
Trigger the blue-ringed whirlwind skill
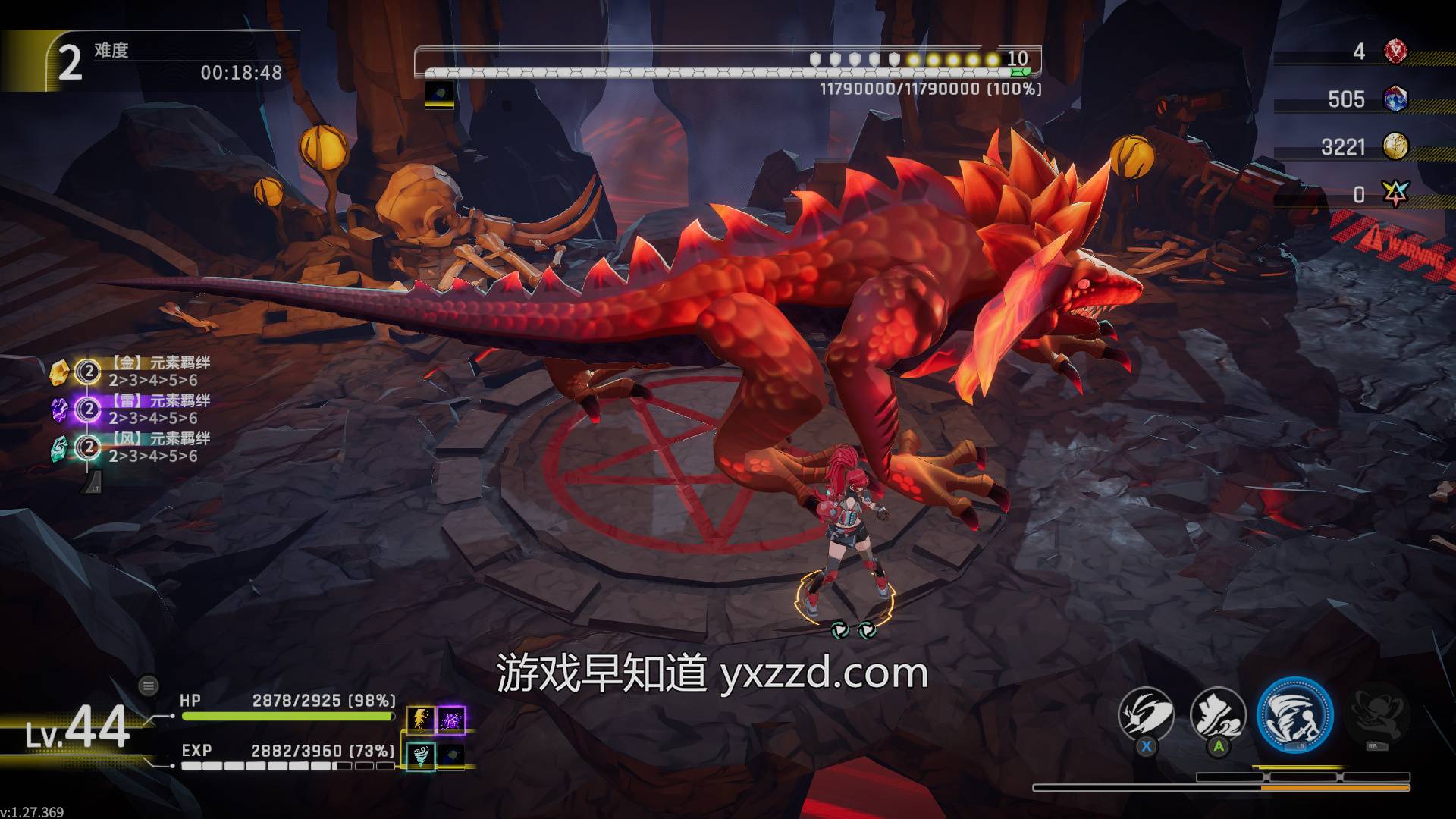(x=1295, y=715)
